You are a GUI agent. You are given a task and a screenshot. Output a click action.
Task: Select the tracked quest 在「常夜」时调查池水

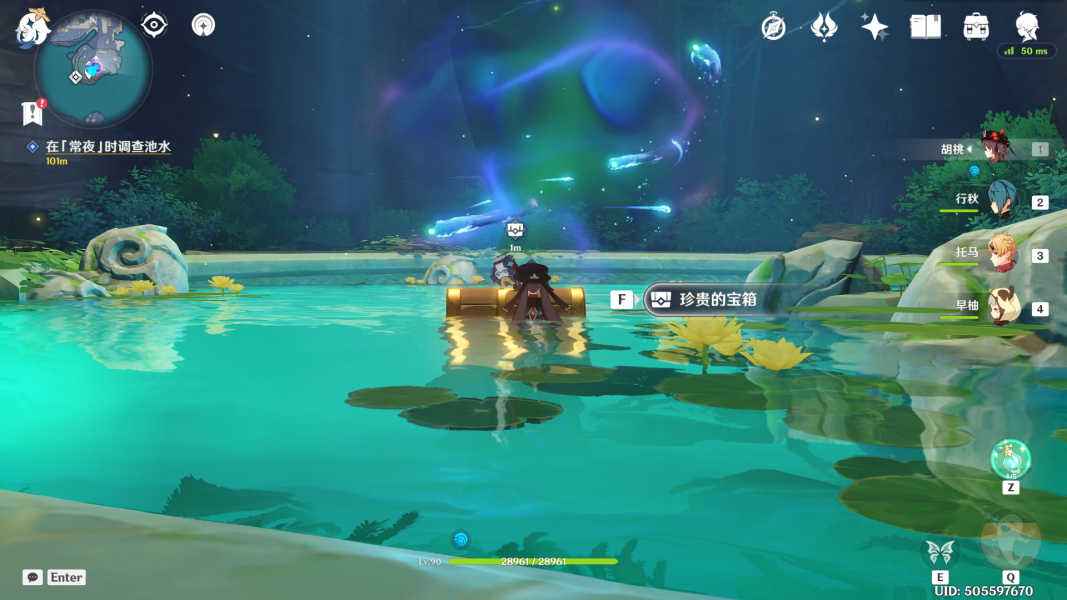click(x=107, y=147)
